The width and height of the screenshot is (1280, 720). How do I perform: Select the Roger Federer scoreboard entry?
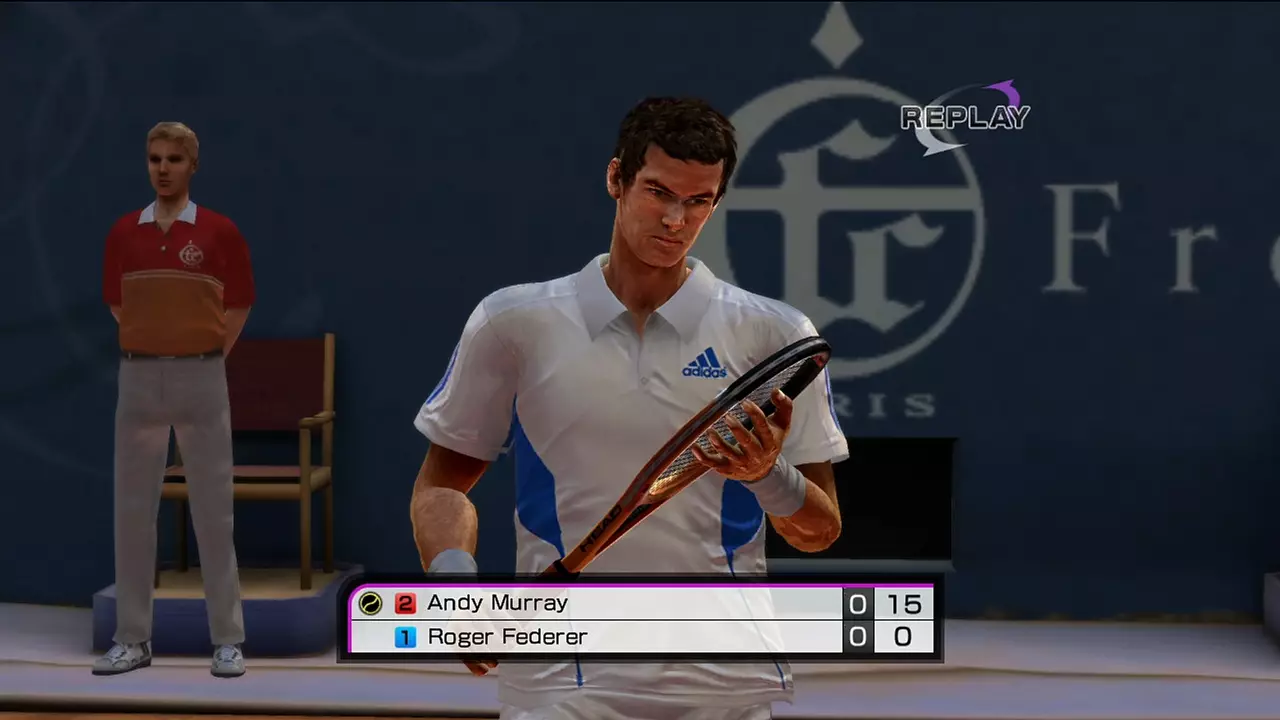point(507,637)
